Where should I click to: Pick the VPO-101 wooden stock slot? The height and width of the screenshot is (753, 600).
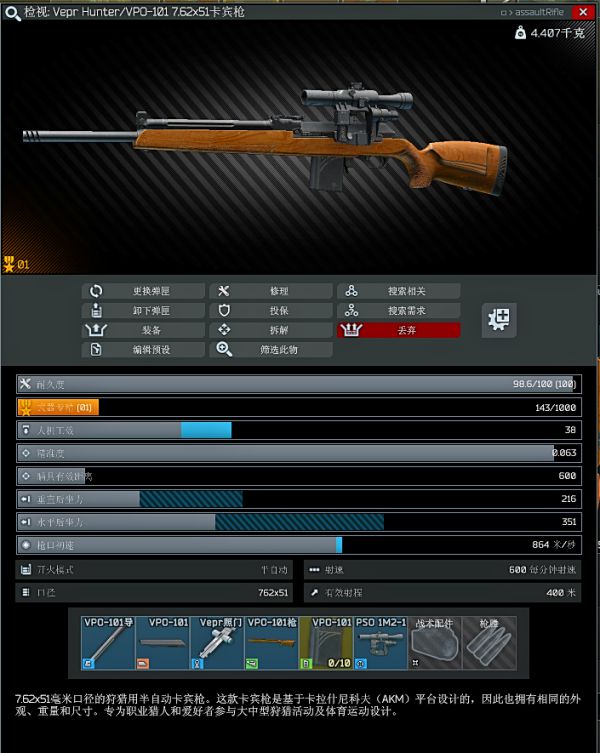click(272, 642)
